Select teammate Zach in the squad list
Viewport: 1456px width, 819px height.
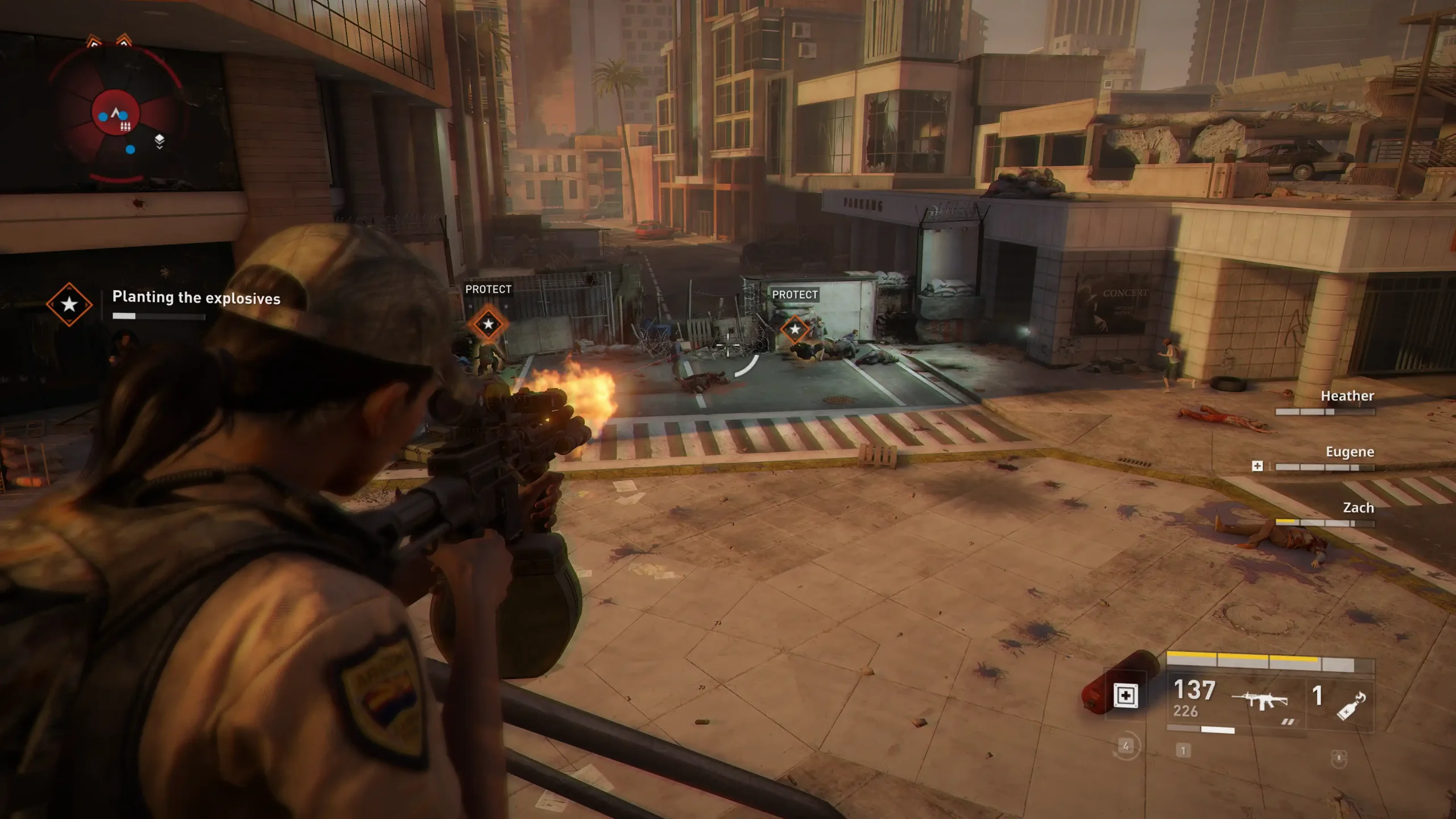point(1358,507)
